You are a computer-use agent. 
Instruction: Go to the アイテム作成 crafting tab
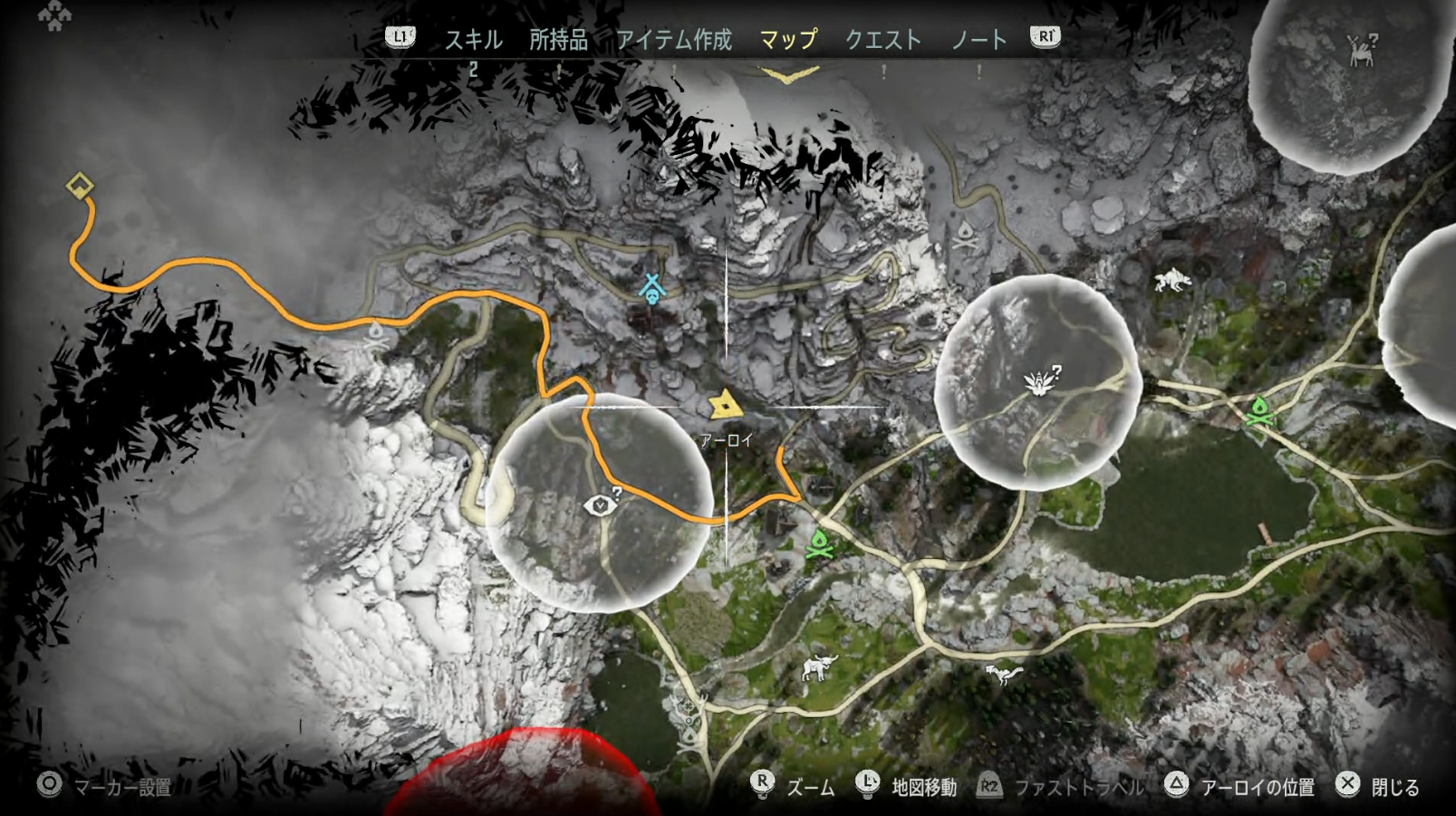pos(674,39)
